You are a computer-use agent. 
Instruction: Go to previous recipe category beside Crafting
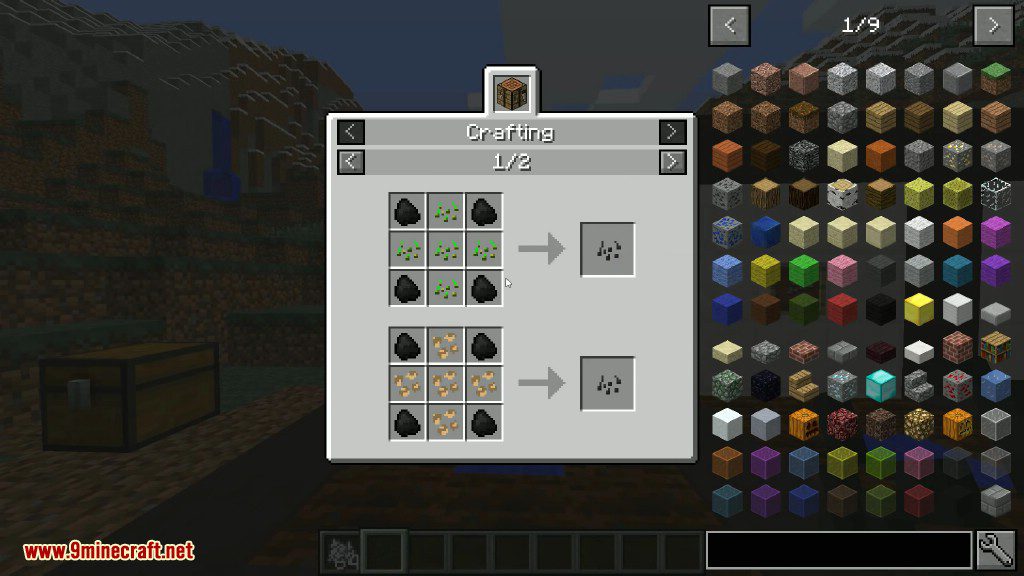[351, 132]
